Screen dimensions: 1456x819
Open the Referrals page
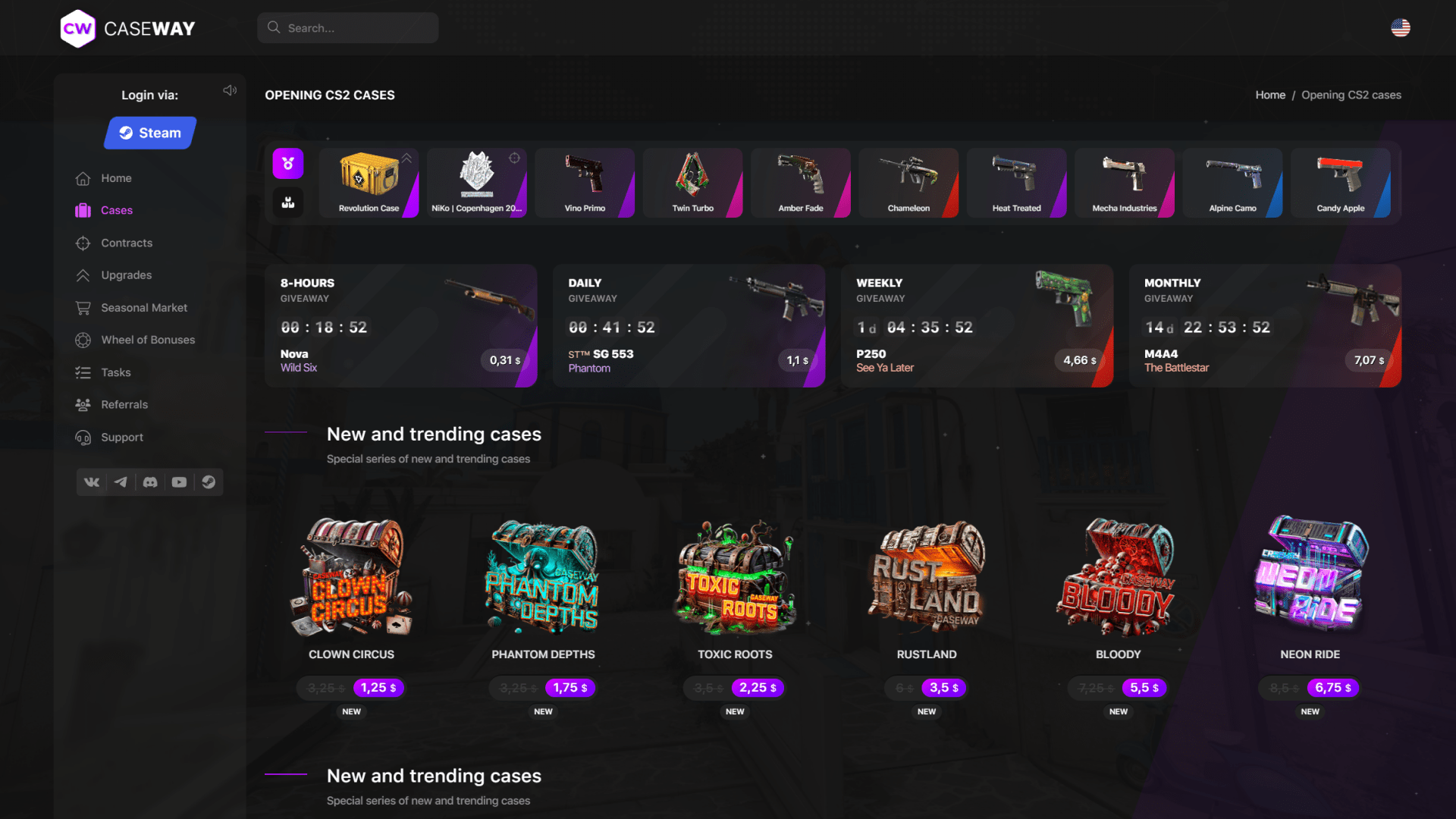[124, 405]
